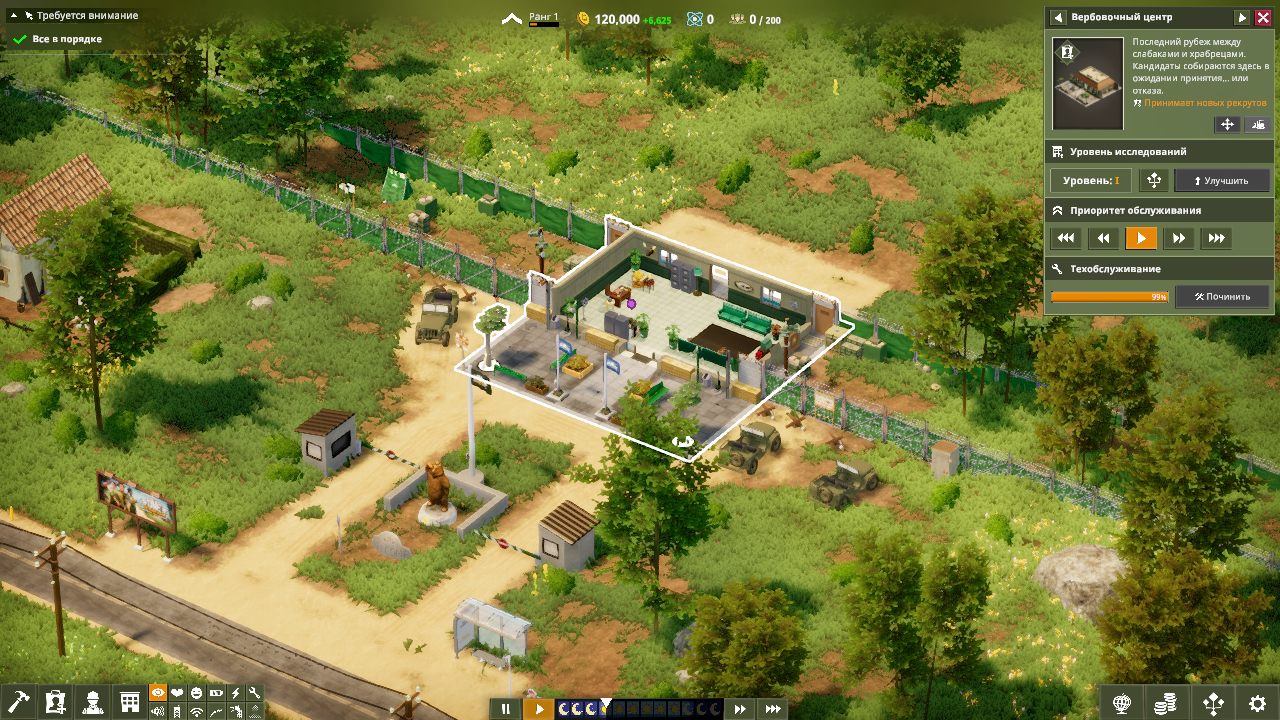Screen dimensions: 1280x720
Task: Open the research tree branching icon
Action: [1214, 701]
